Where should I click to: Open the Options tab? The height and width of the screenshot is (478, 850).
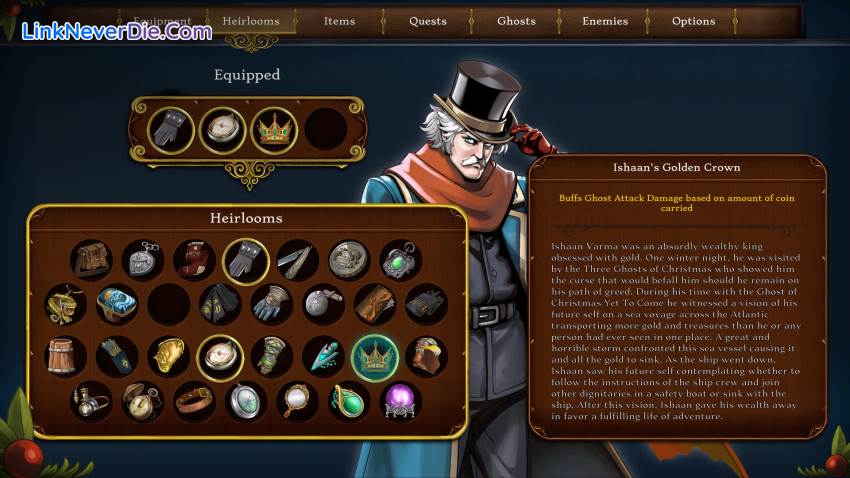point(693,21)
